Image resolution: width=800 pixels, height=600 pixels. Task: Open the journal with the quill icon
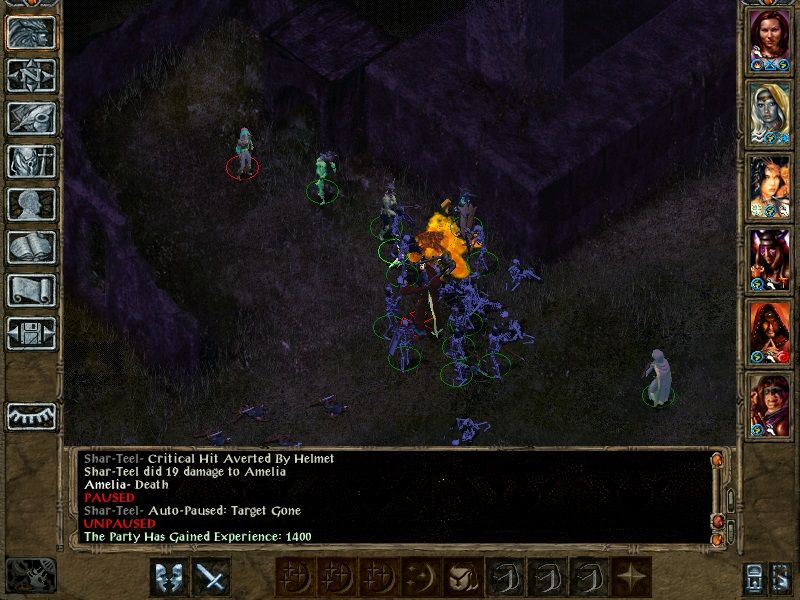pyautogui.click(x=31, y=118)
